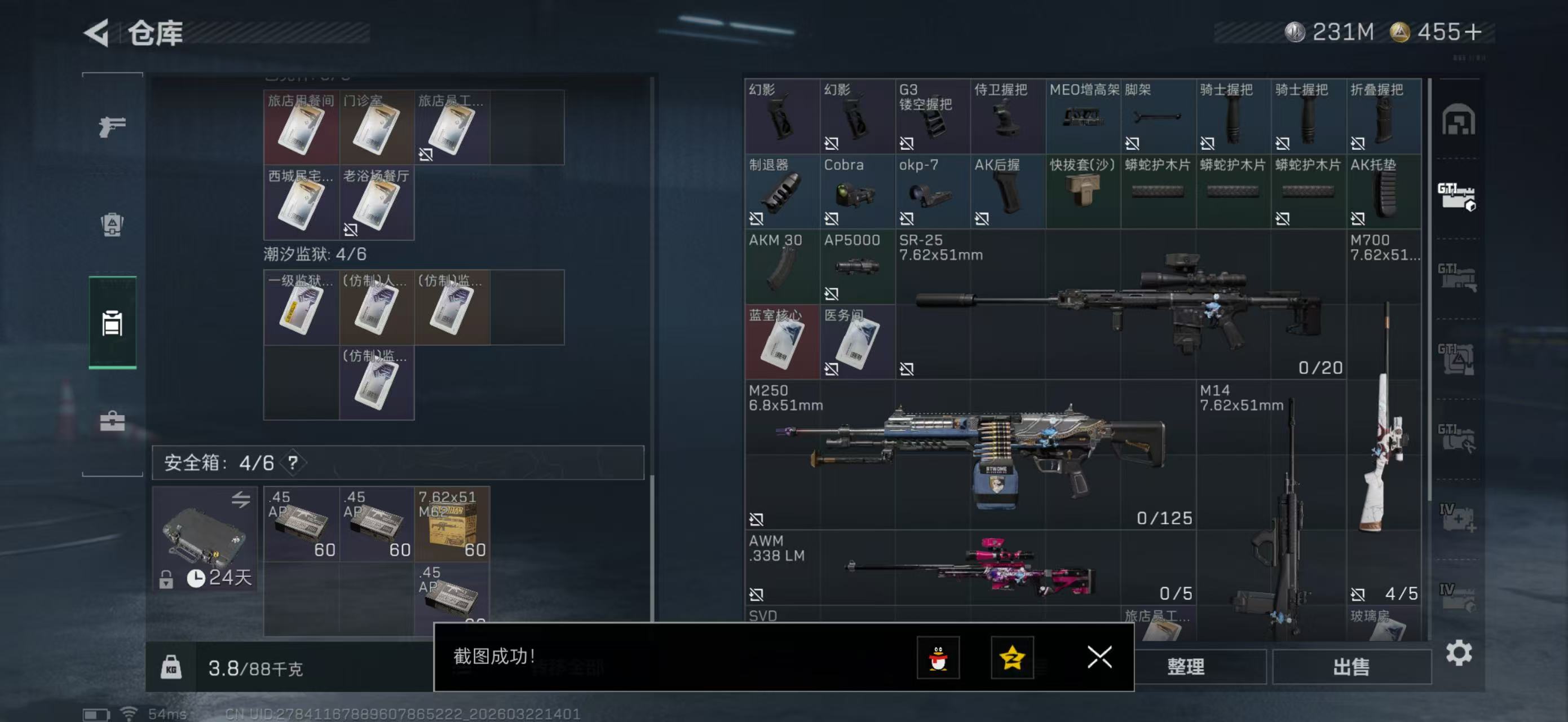Screen dimensions: 1568x722
Task: Select the pink AWM sniper rifle
Action: [x=969, y=567]
